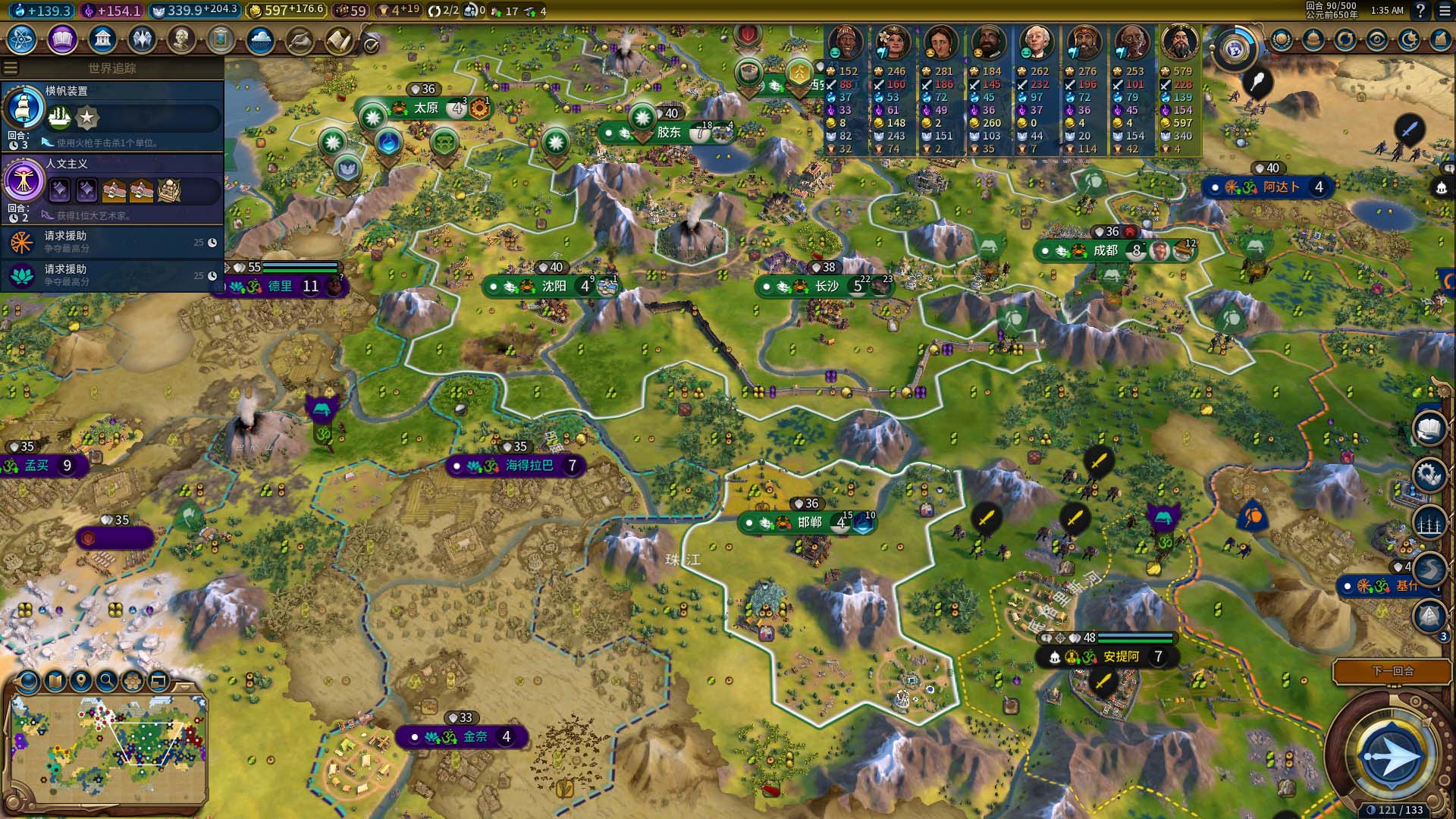1456x819 pixels.
Task: Open the 邯郸 city banner
Action: 809,522
